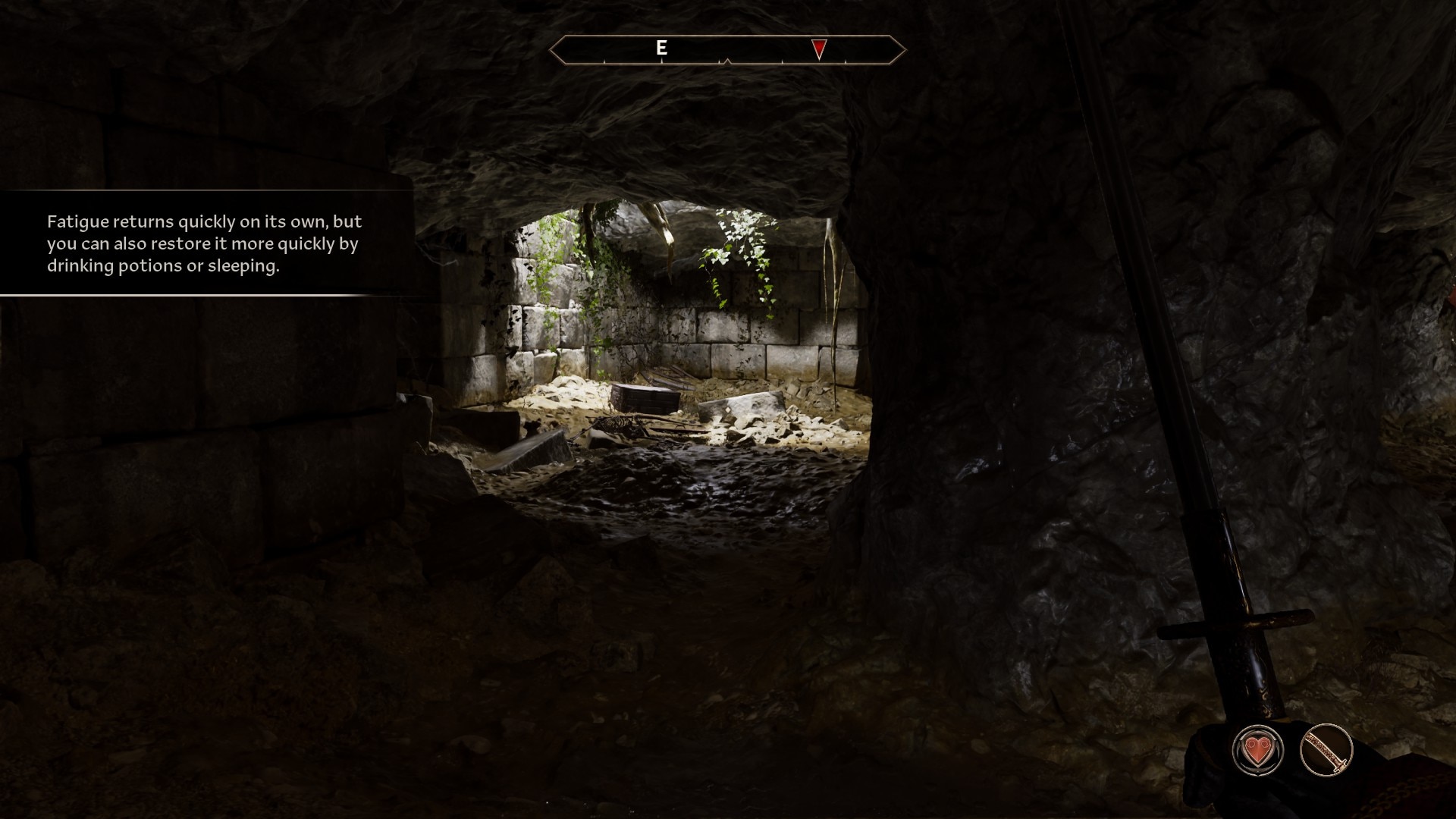This screenshot has height=819, width=1456.
Task: Click the red quest marker on compass
Action: 819,49
